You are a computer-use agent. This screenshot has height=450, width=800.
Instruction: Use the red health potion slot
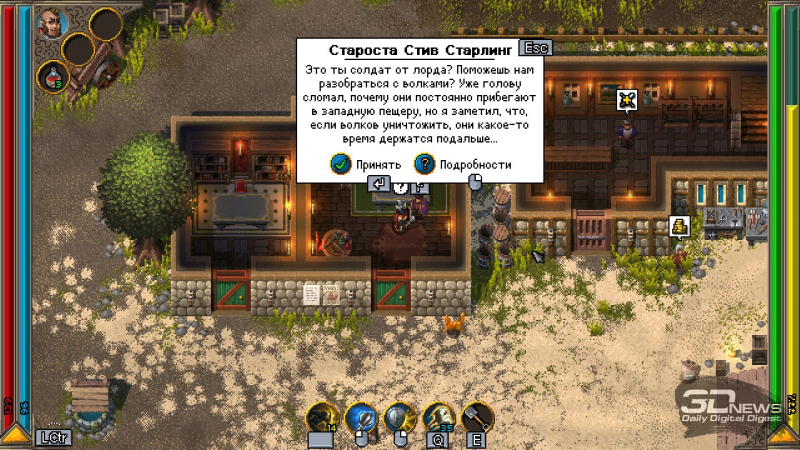(51, 75)
